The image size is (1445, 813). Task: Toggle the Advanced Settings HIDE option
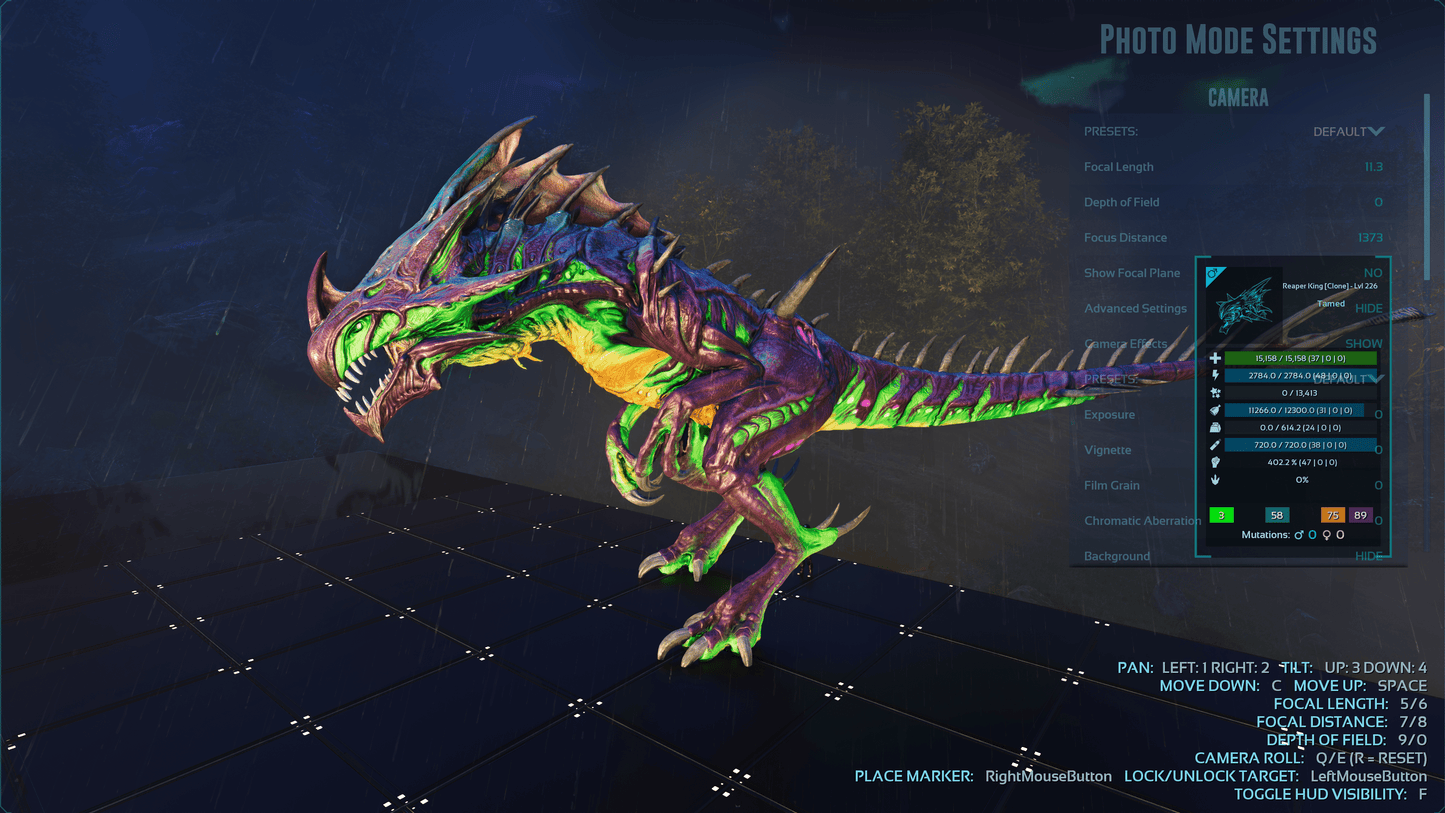(x=1368, y=308)
